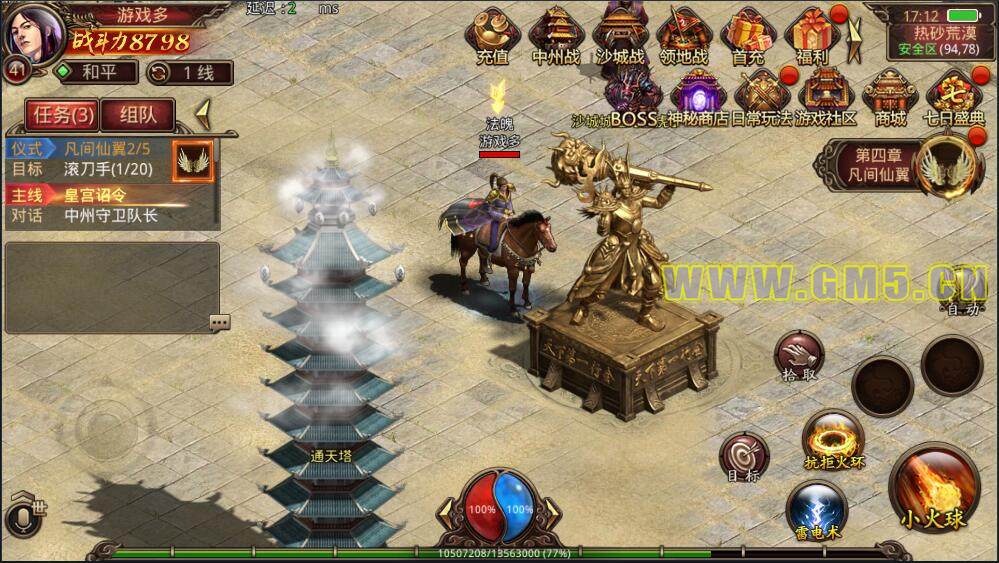The height and width of the screenshot is (563, 999).
Task: Cast the 雷电术 lightning skill
Action: (816, 510)
